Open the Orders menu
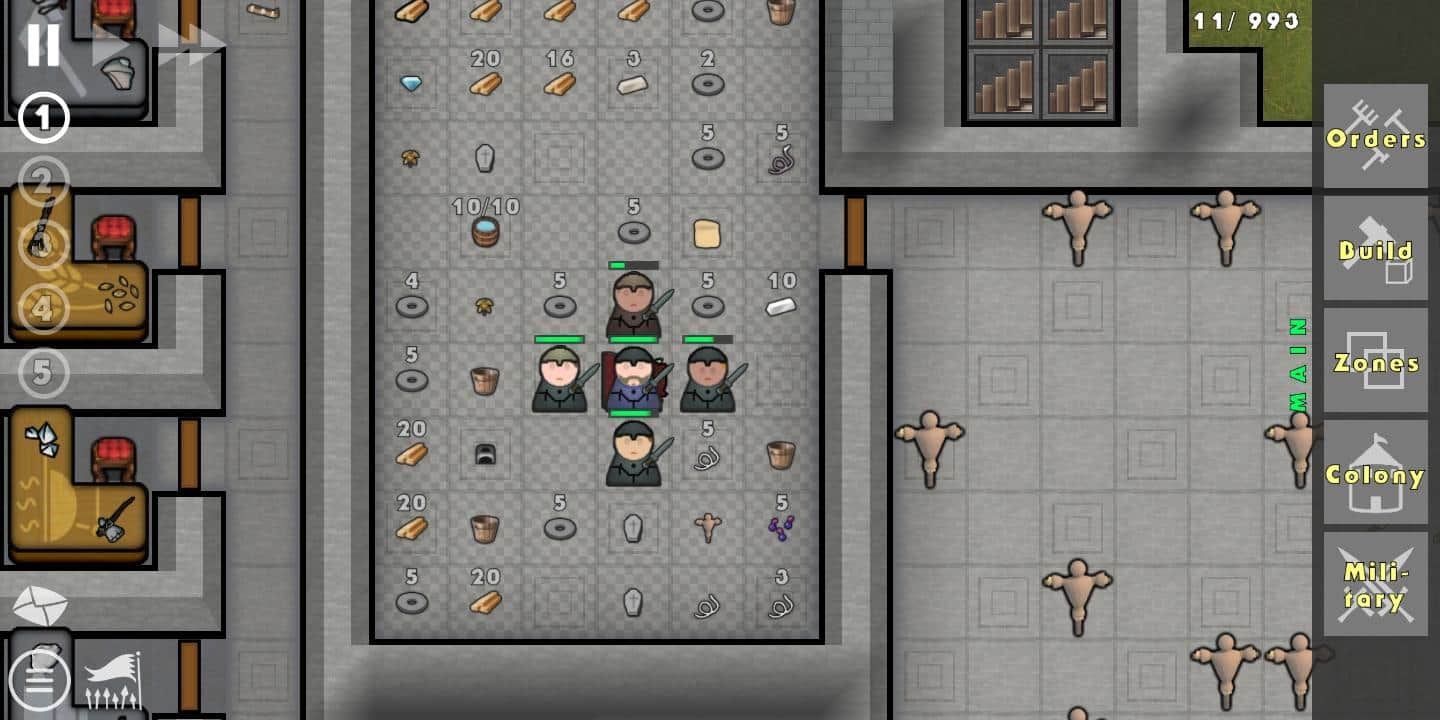The width and height of the screenshot is (1440, 720). tap(1376, 138)
